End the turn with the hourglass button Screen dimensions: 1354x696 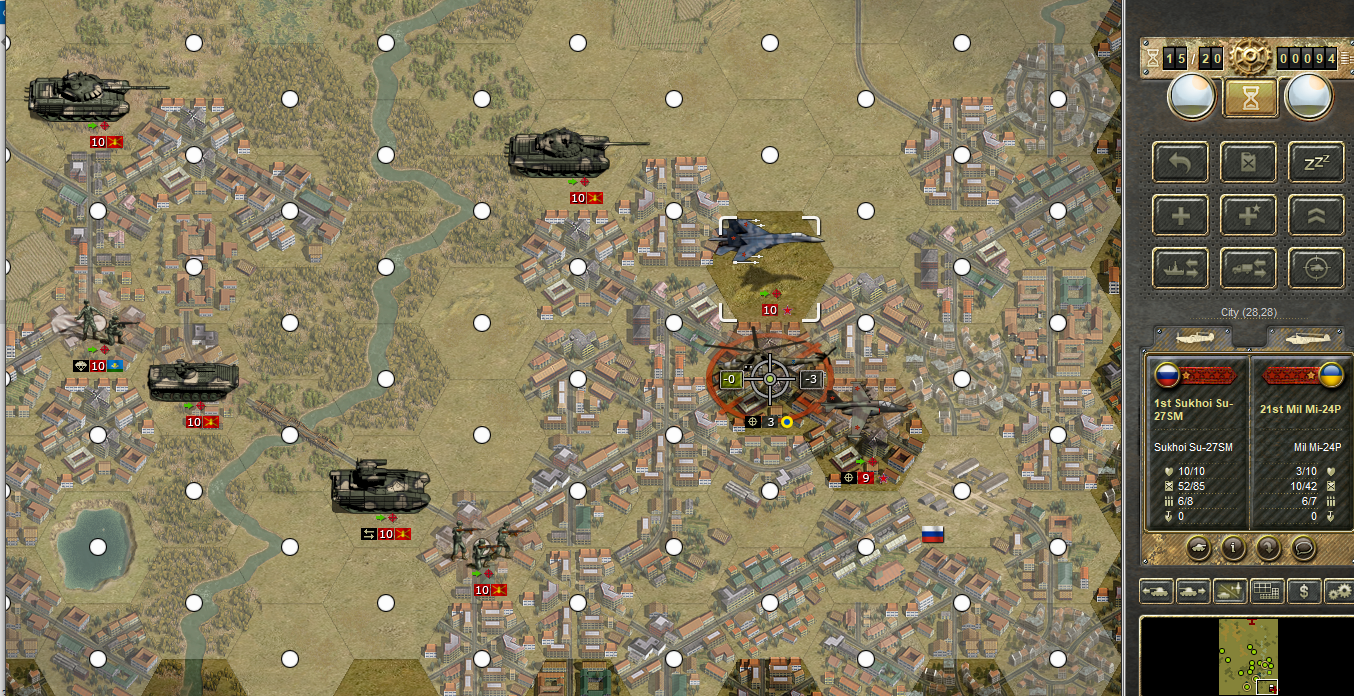pos(1250,98)
